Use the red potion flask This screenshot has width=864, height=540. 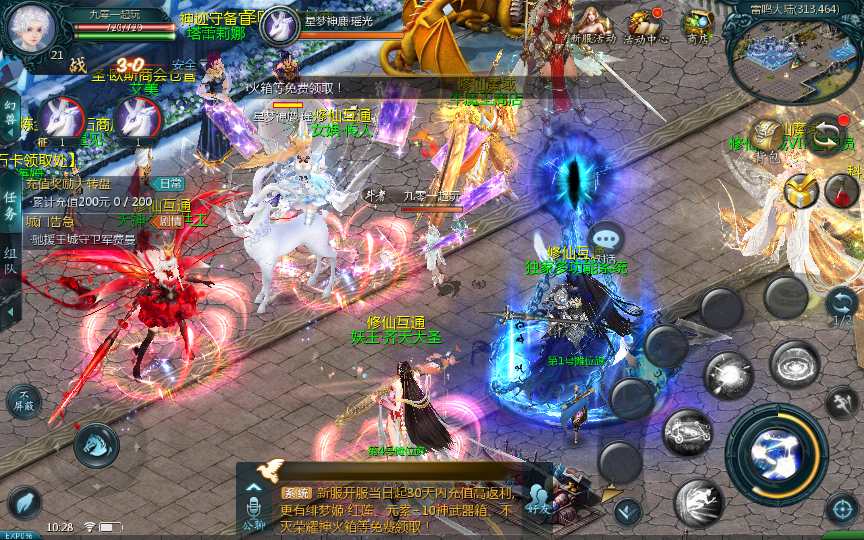[842, 190]
